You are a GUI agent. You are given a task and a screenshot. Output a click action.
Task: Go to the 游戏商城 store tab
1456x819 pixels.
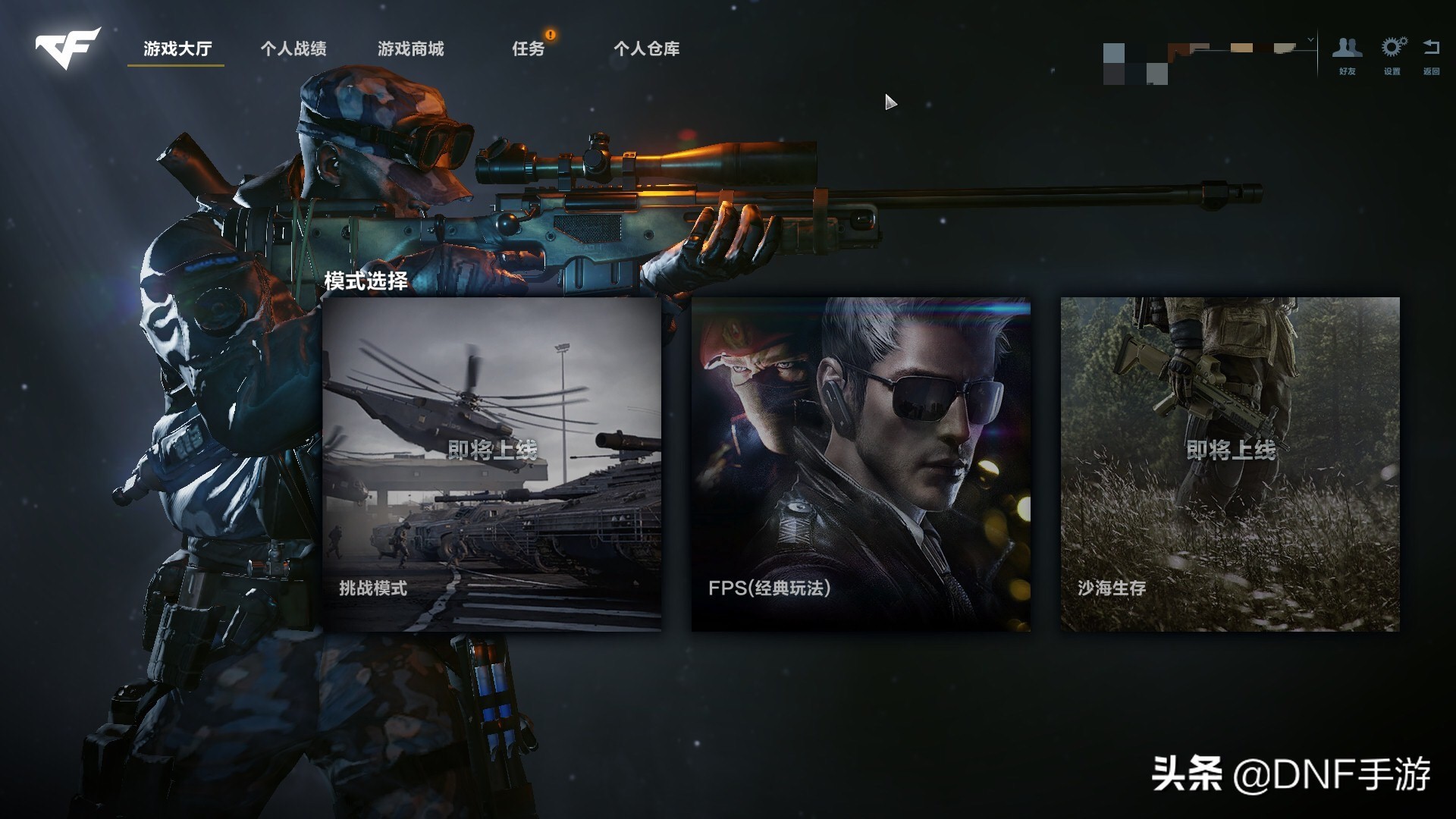click(x=410, y=49)
